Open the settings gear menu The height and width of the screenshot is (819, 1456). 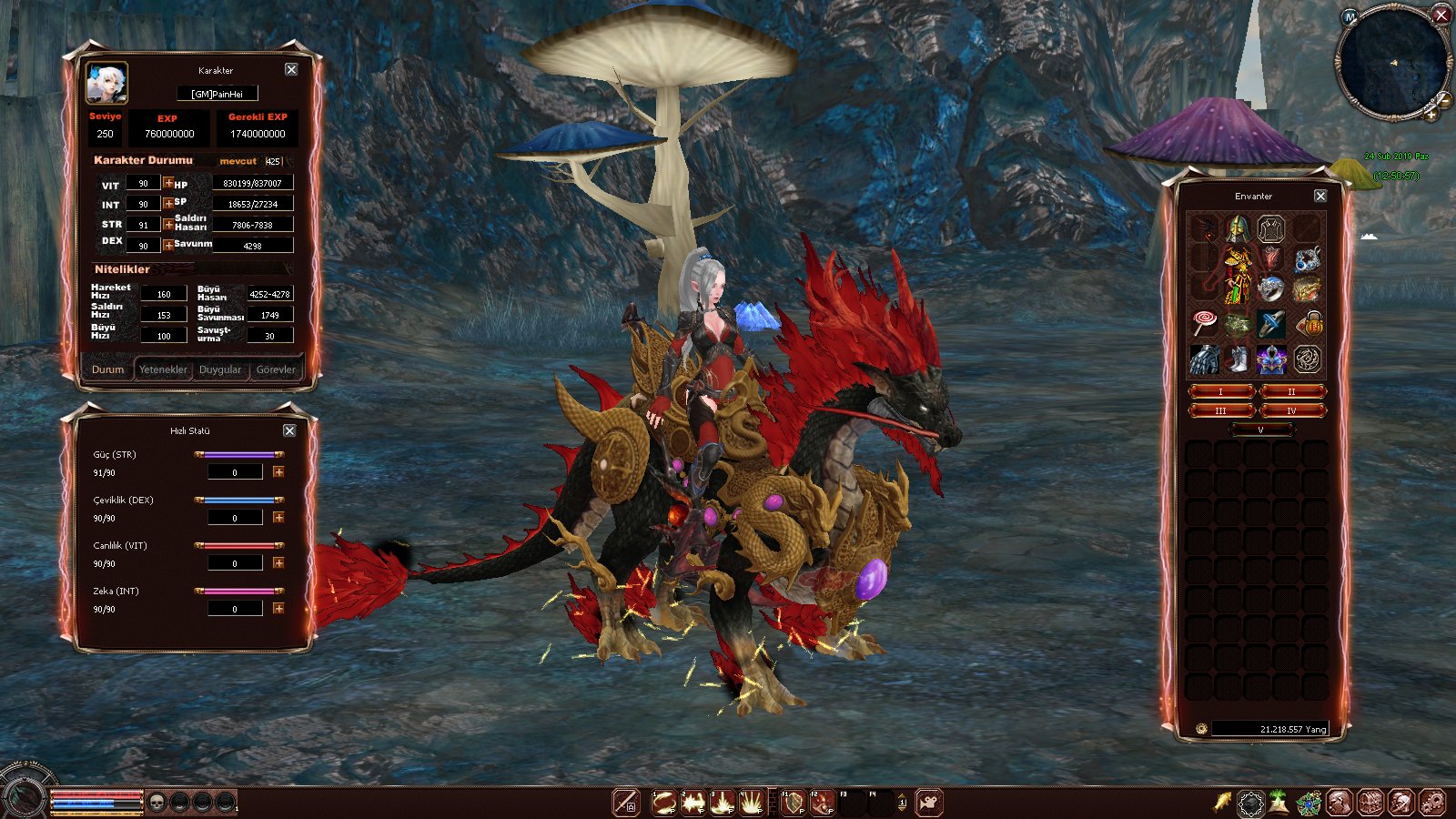[1431, 803]
